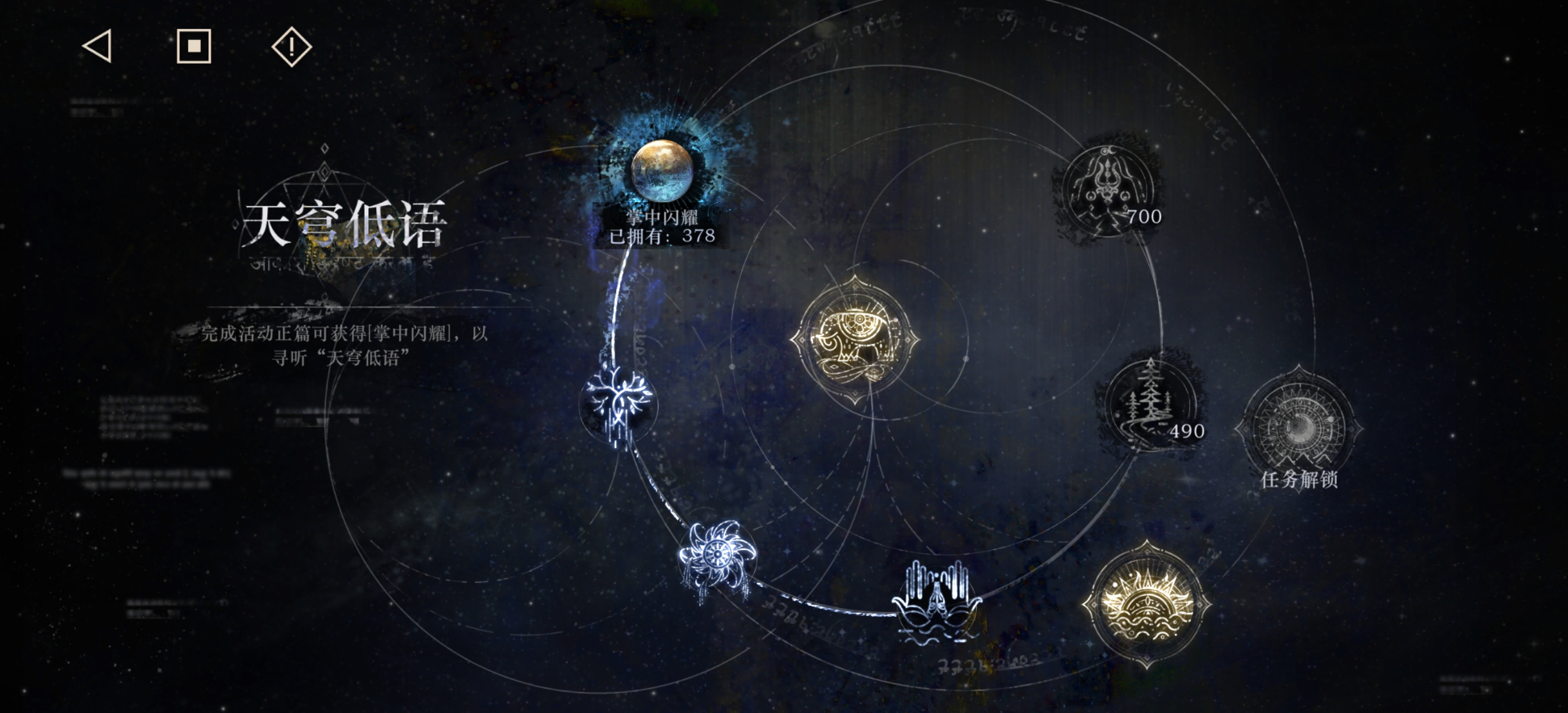
Task: Click the square home icon
Action: [194, 46]
